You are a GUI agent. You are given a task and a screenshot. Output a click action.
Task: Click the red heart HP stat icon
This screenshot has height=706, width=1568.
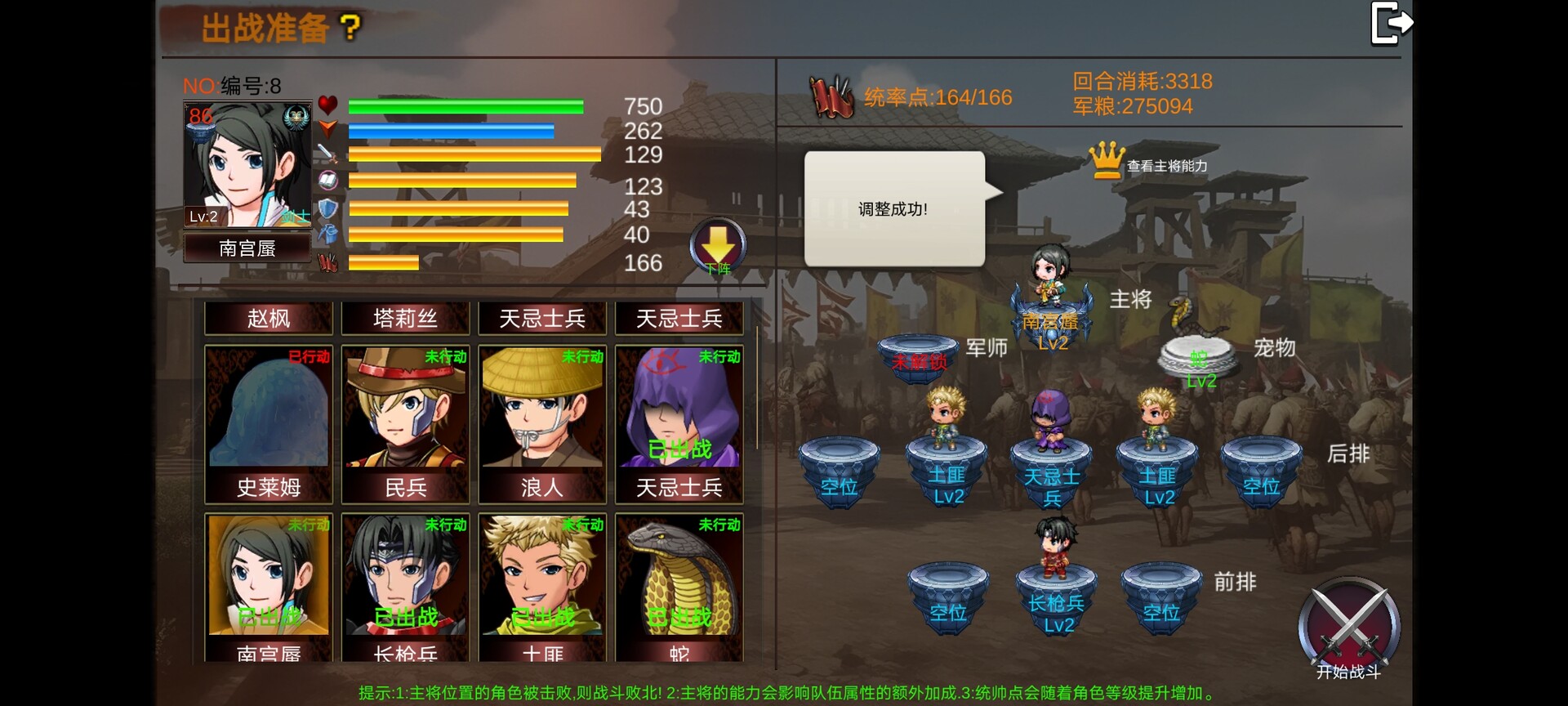point(327,105)
